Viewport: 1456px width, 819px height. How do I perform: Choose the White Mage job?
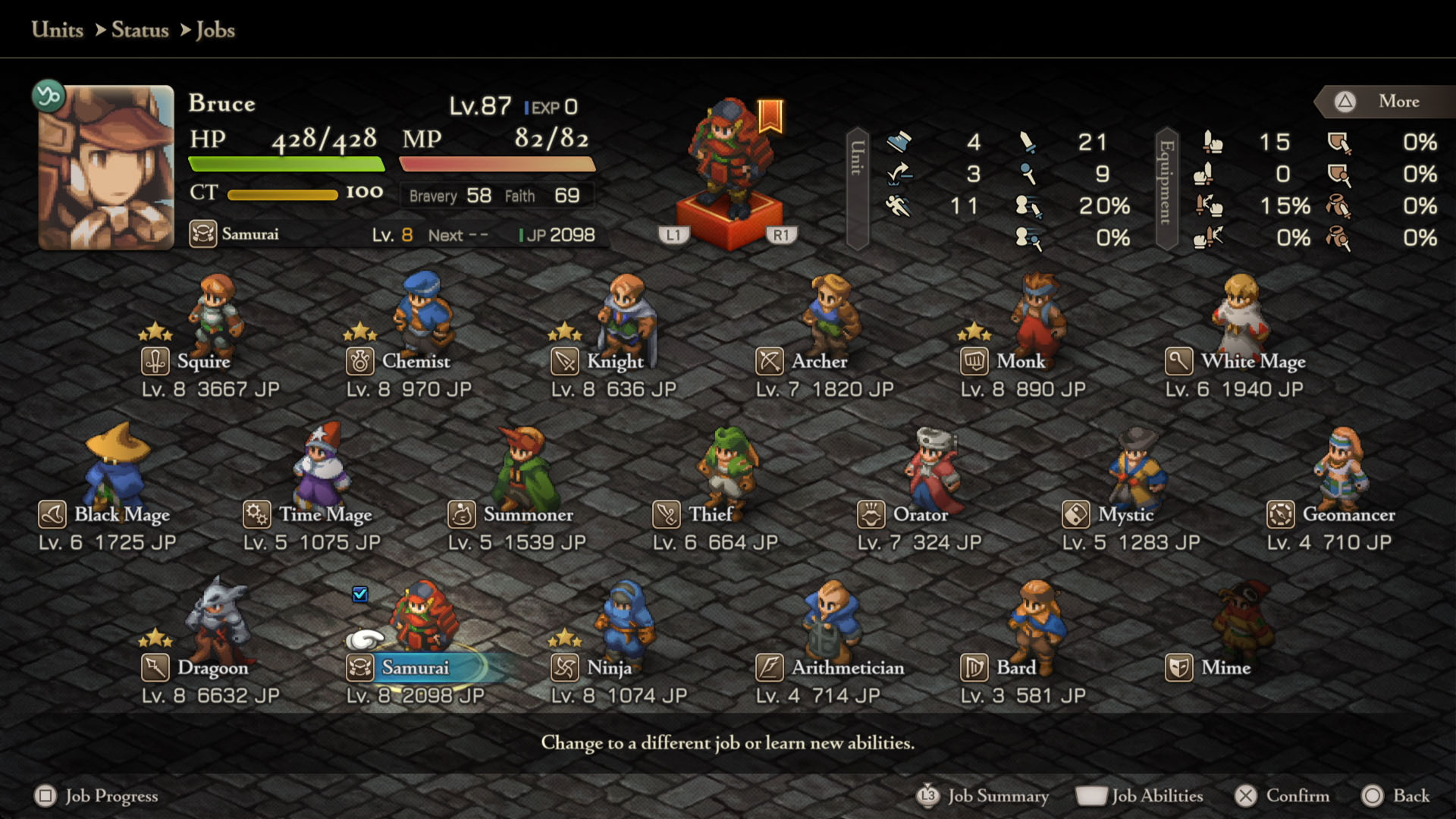pos(1253,362)
